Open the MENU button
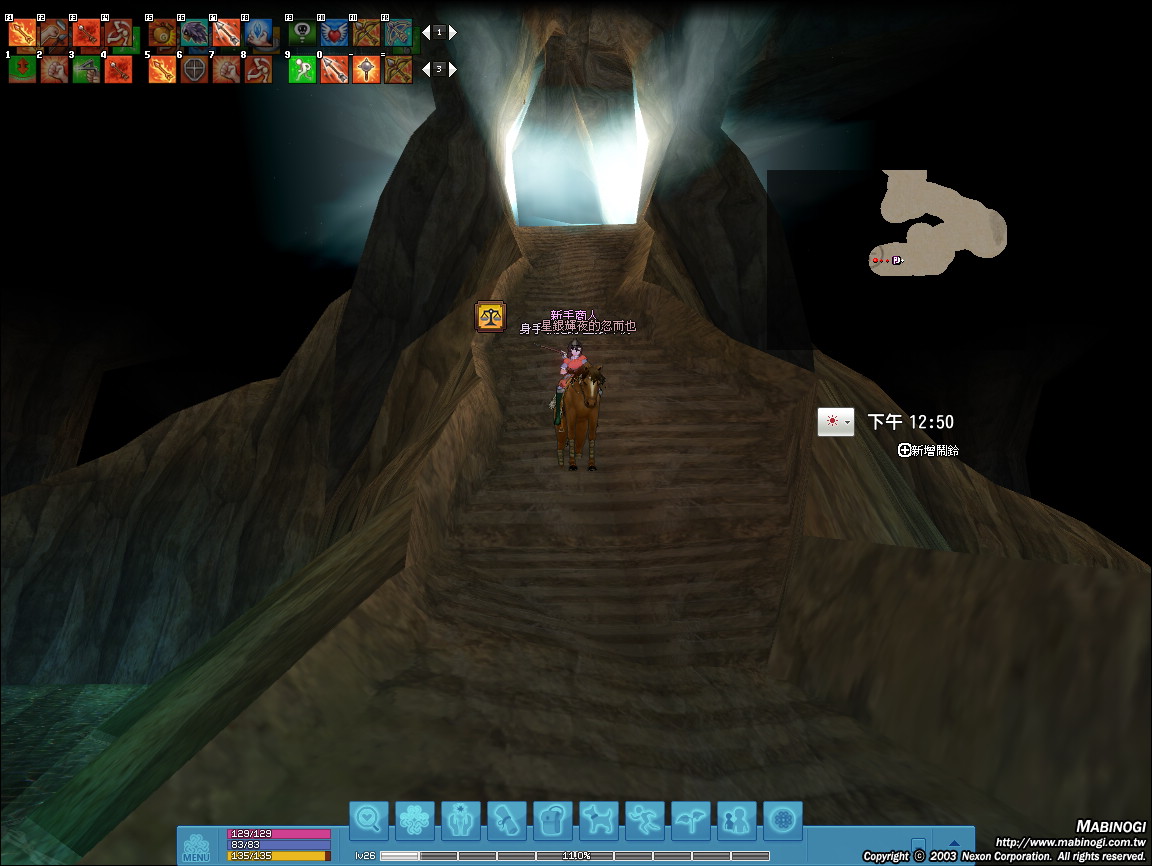Viewport: 1152px width, 866px height. [x=196, y=848]
